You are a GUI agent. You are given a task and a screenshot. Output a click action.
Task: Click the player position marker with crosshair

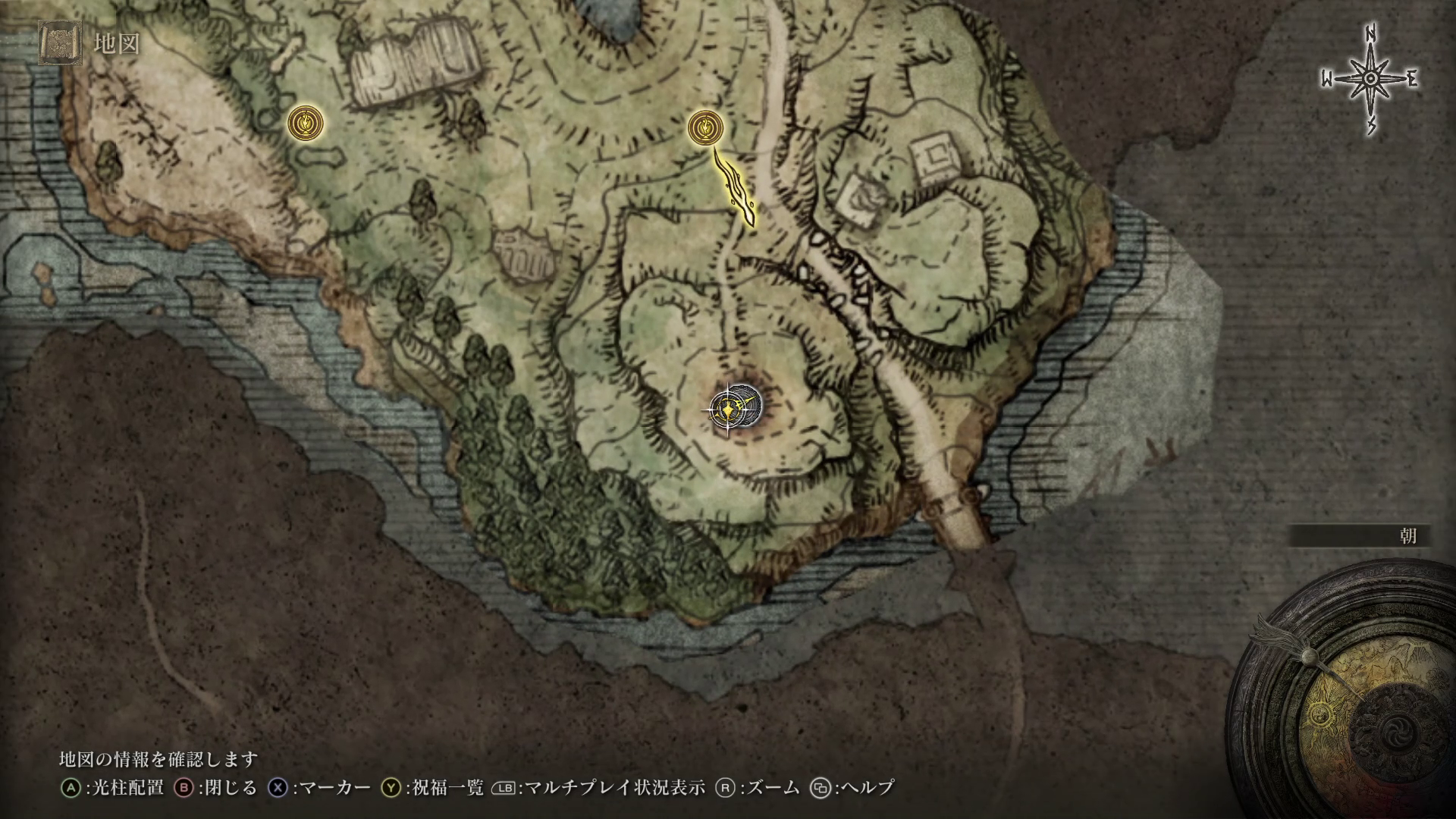coord(729,410)
